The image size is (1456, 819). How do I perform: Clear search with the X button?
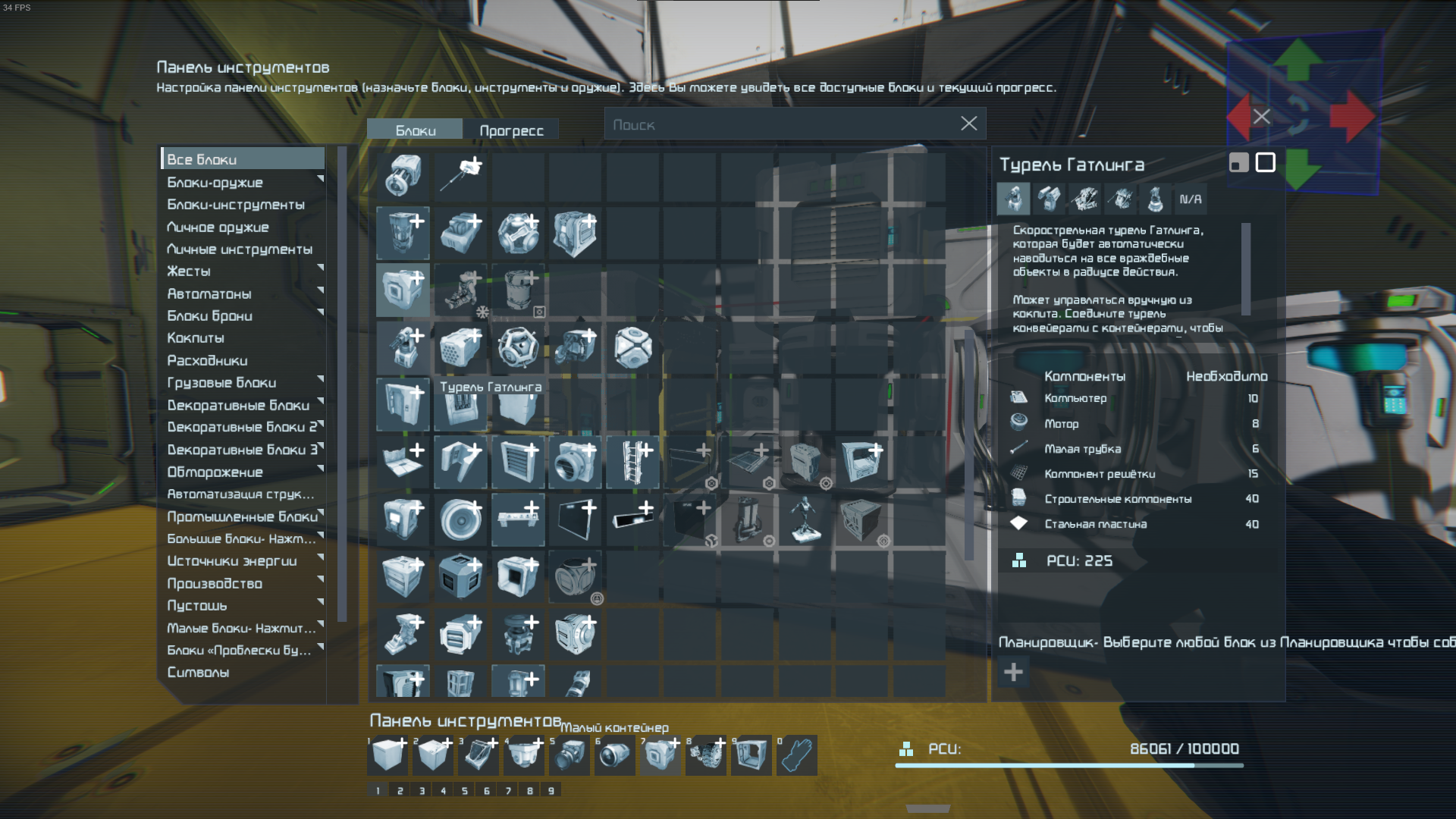point(968,124)
